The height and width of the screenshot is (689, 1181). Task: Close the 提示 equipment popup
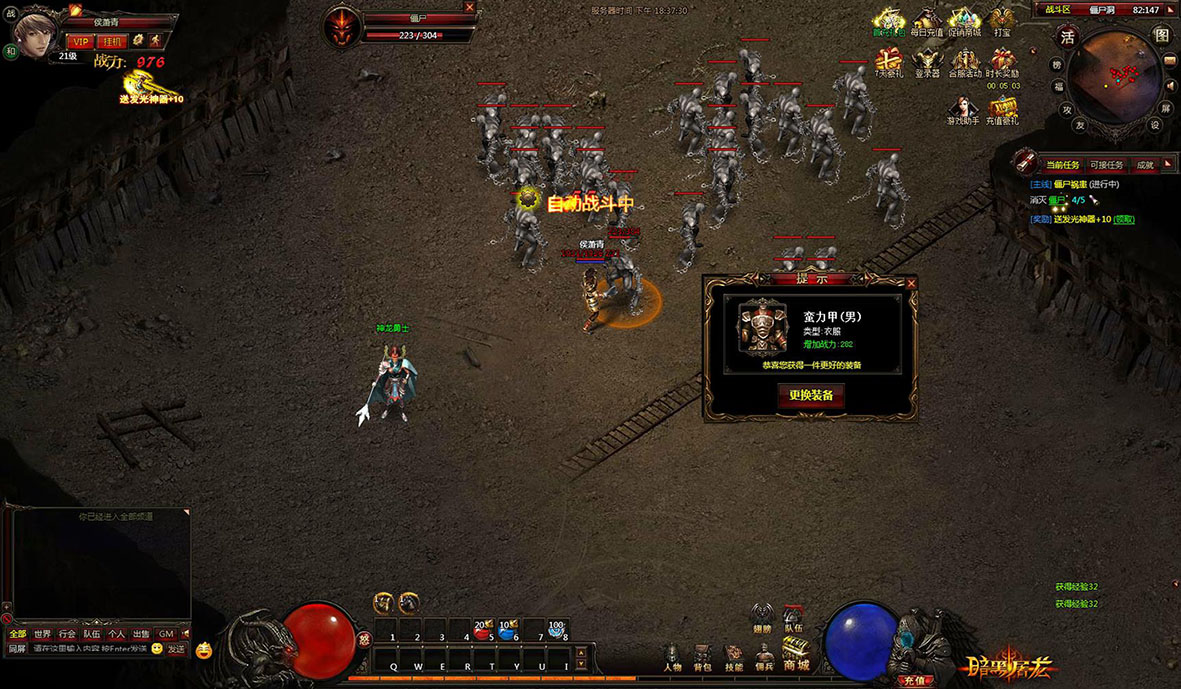click(911, 283)
